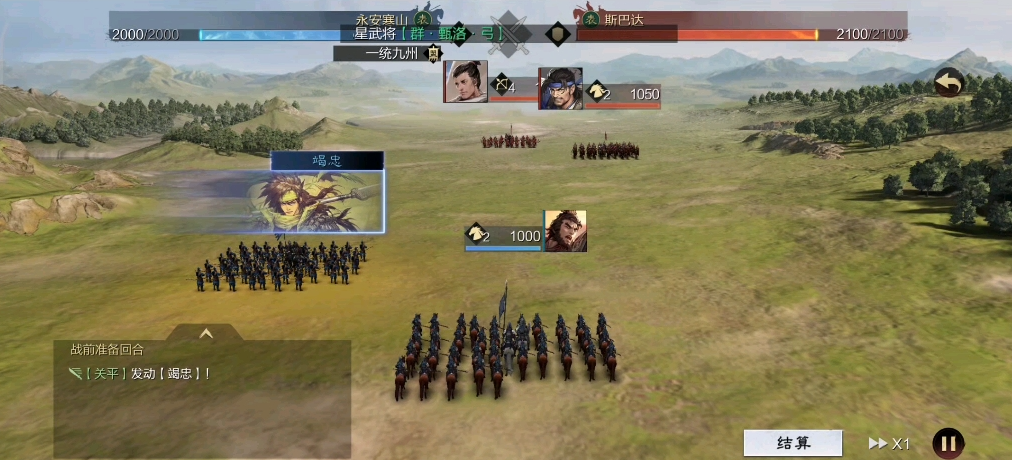Select the topknot general portrait
Screen dimensions: 1012x460
466,82
